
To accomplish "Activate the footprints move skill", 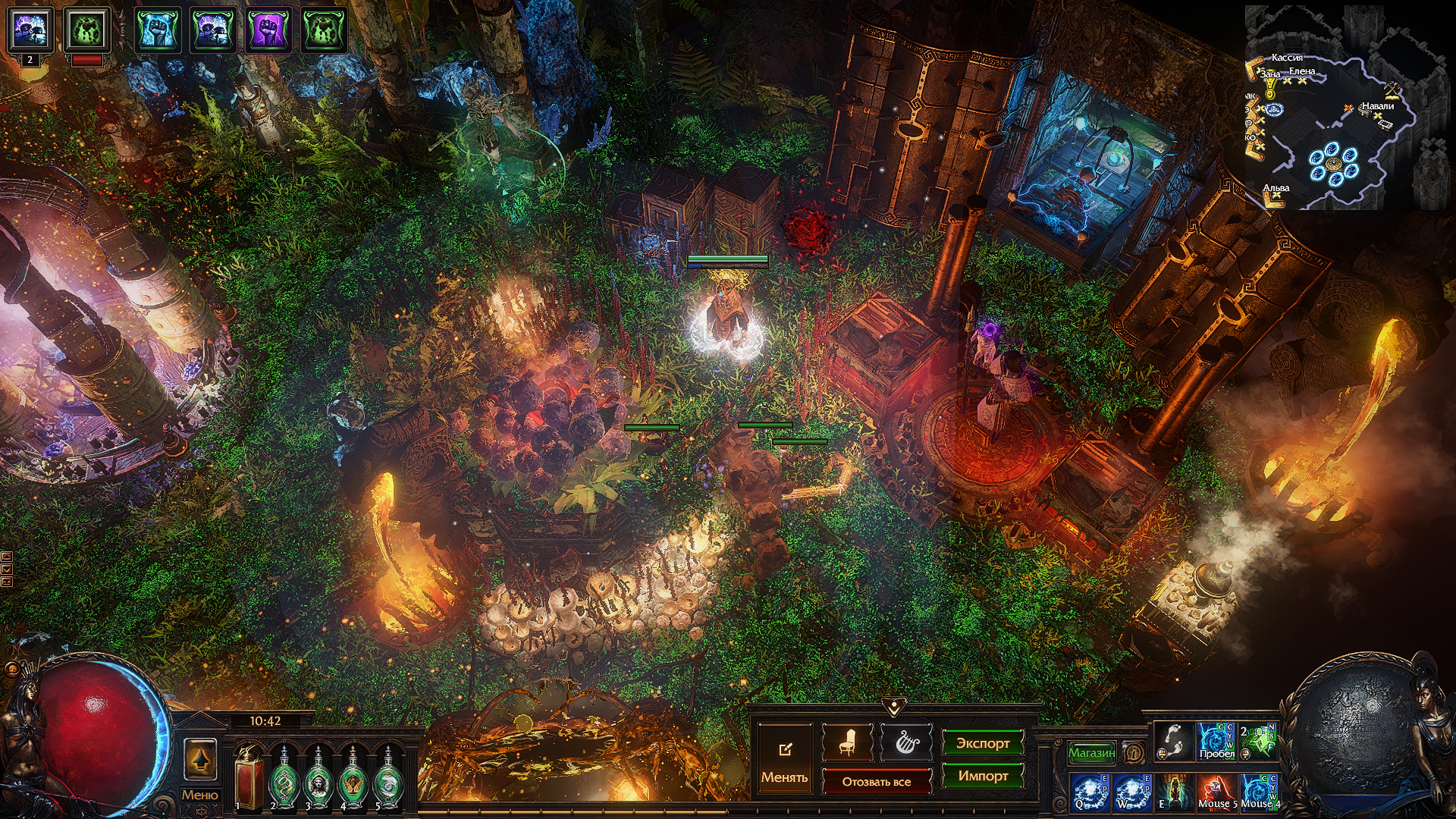I will coord(1173,740).
